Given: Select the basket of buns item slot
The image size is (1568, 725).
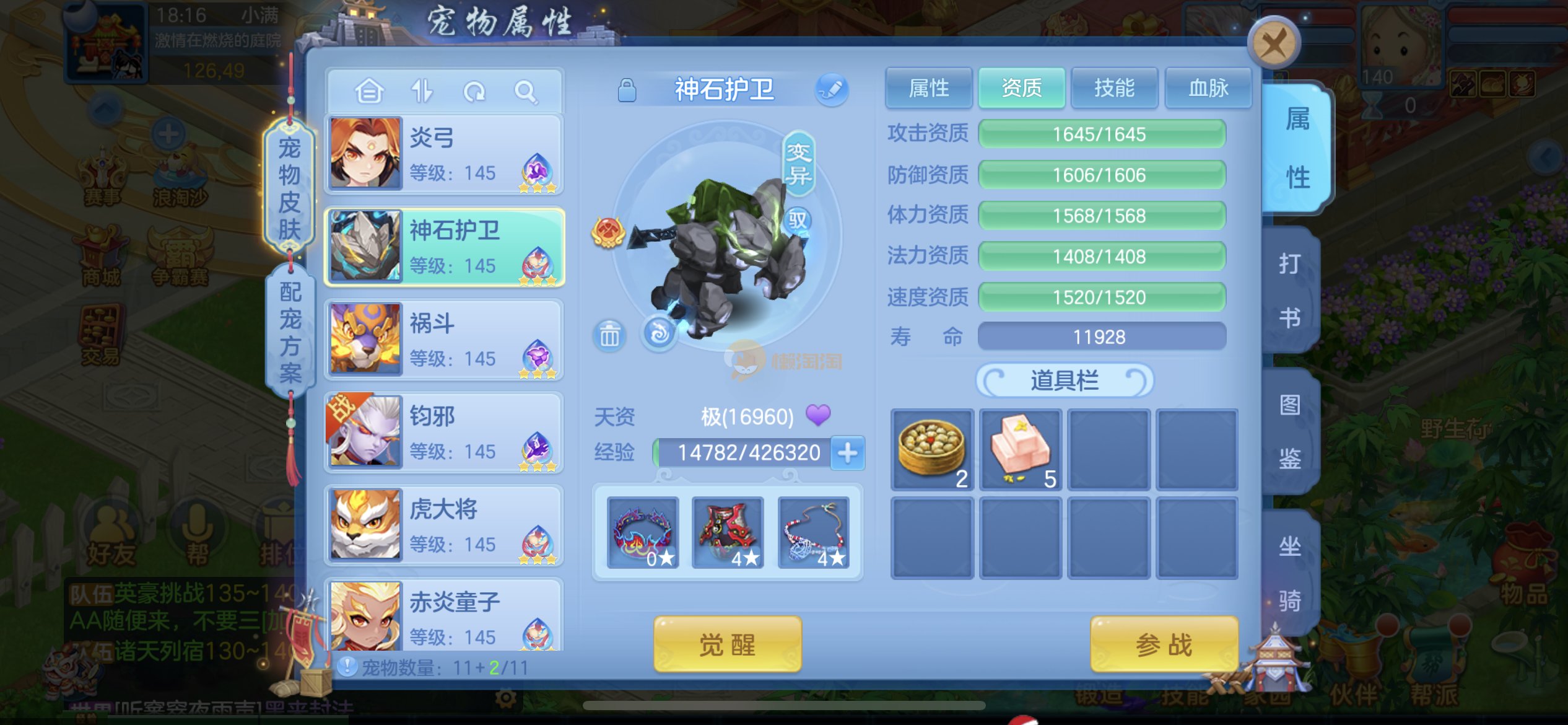Looking at the screenshot, I should 931,450.
